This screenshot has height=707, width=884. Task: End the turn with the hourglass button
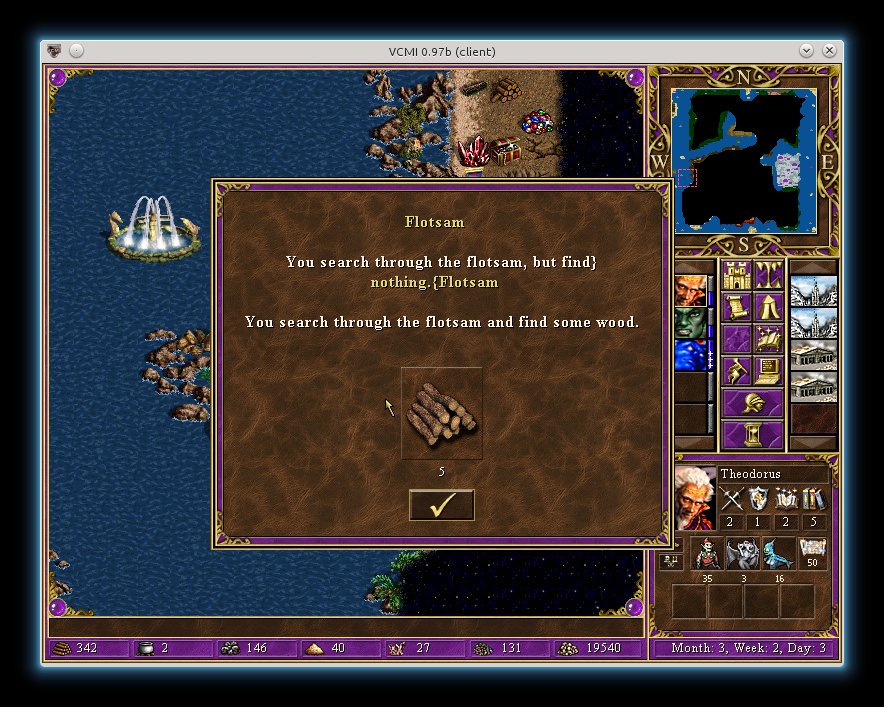pos(753,435)
